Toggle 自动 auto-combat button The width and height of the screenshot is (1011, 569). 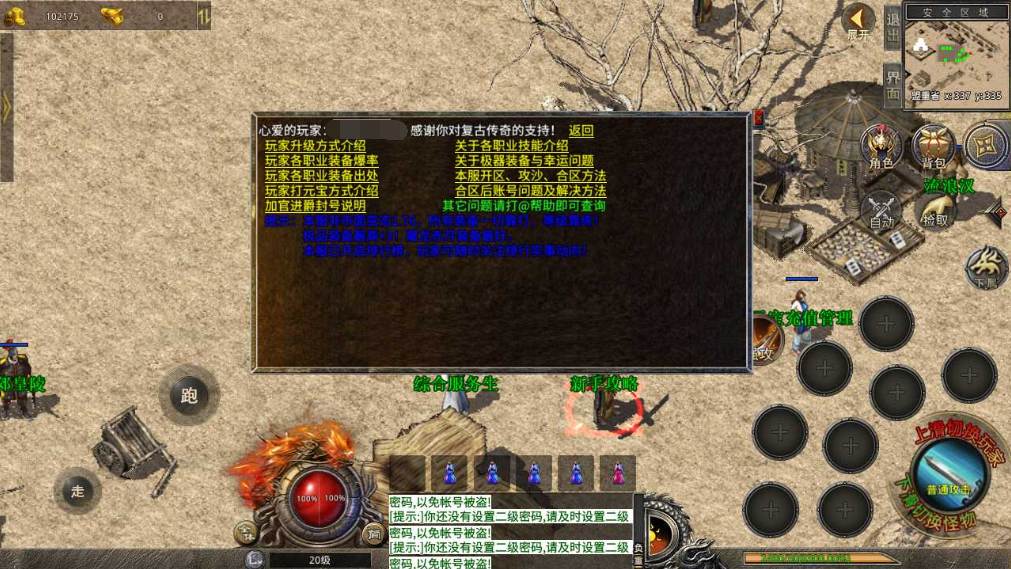[x=881, y=210]
